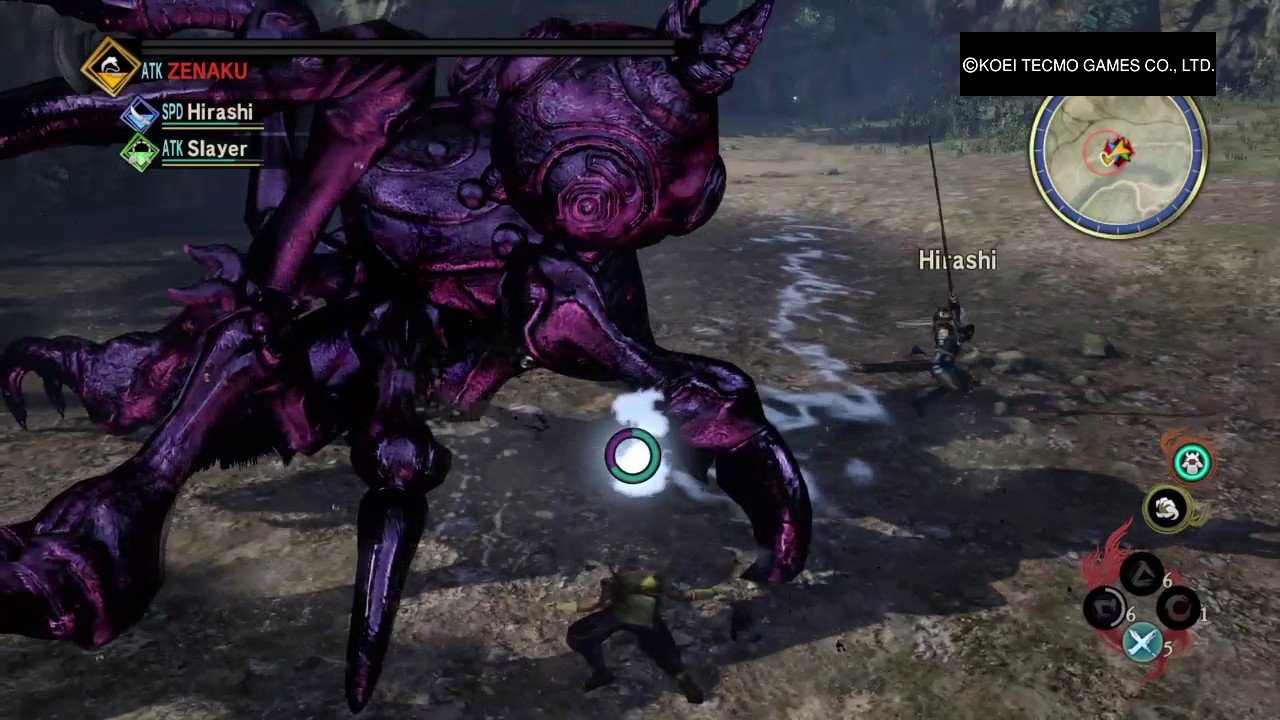The height and width of the screenshot is (720, 1280).
Task: Select Hirashi in the party list
Action: (218, 113)
